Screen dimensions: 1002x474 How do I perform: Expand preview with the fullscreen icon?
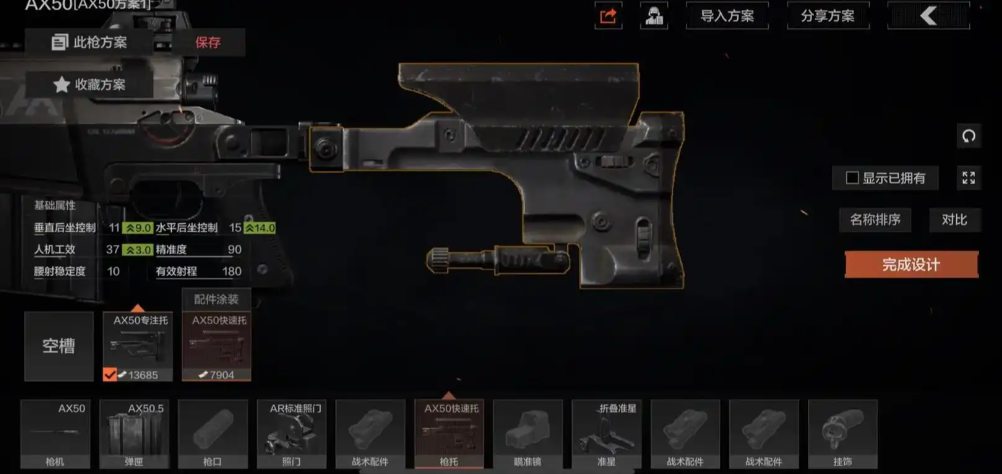[967, 178]
